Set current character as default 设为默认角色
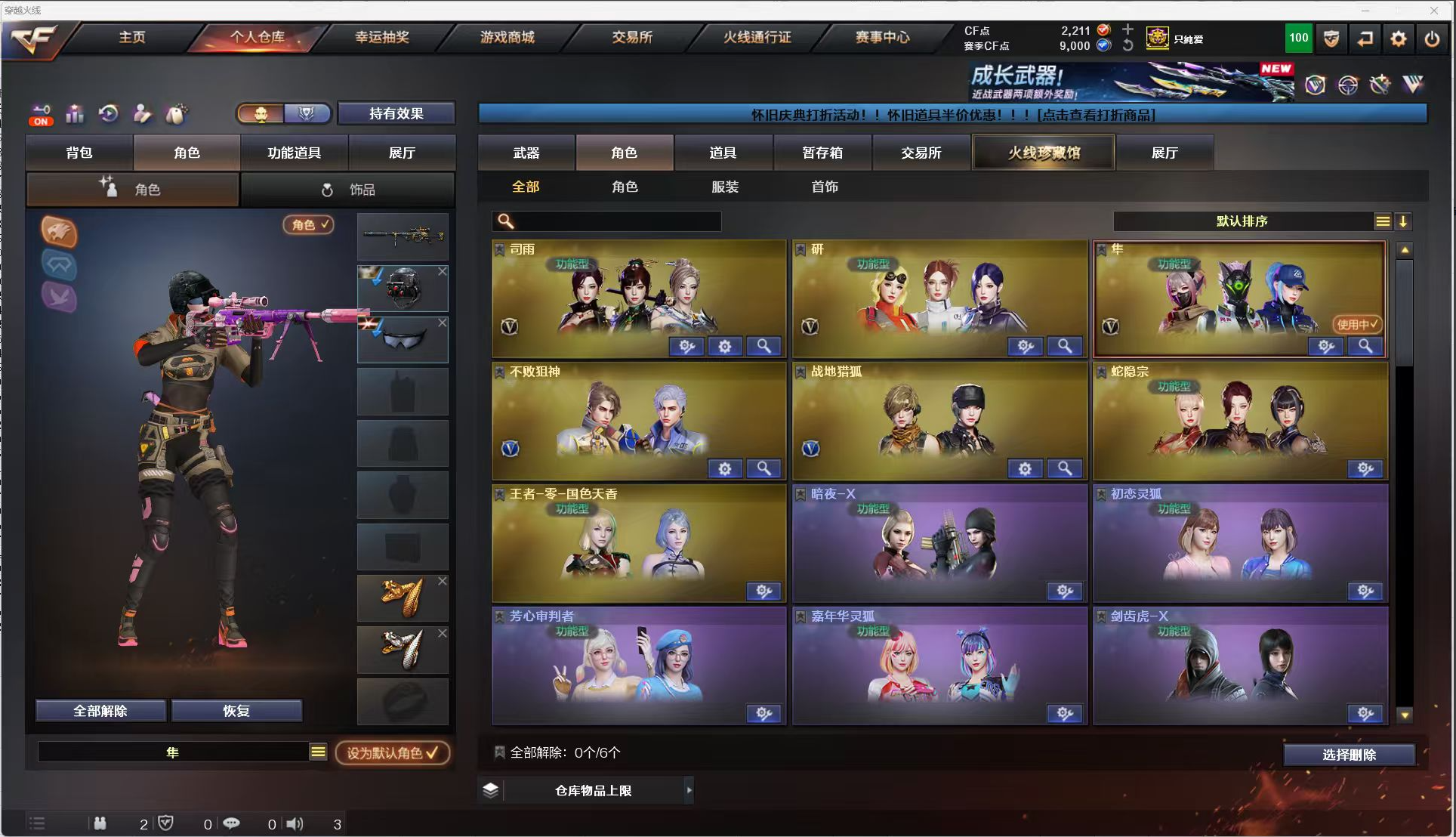The width and height of the screenshot is (1456, 837). (x=392, y=752)
